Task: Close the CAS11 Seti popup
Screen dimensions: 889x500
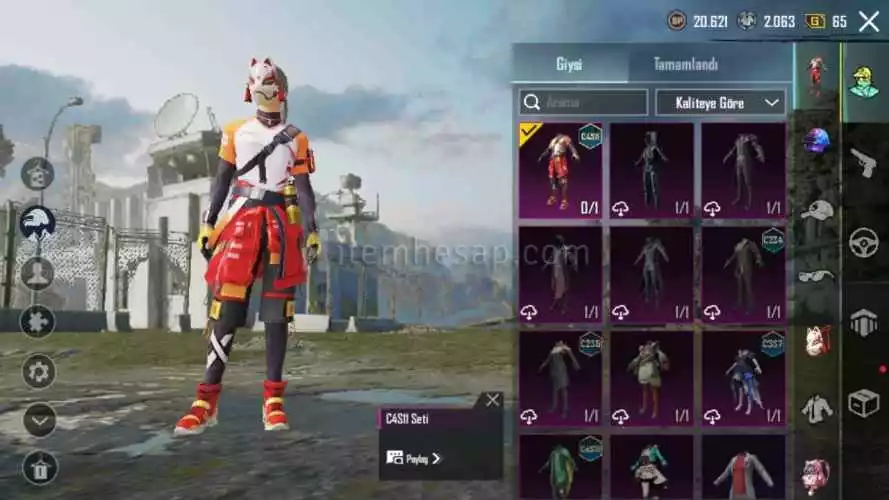Action: coord(492,400)
